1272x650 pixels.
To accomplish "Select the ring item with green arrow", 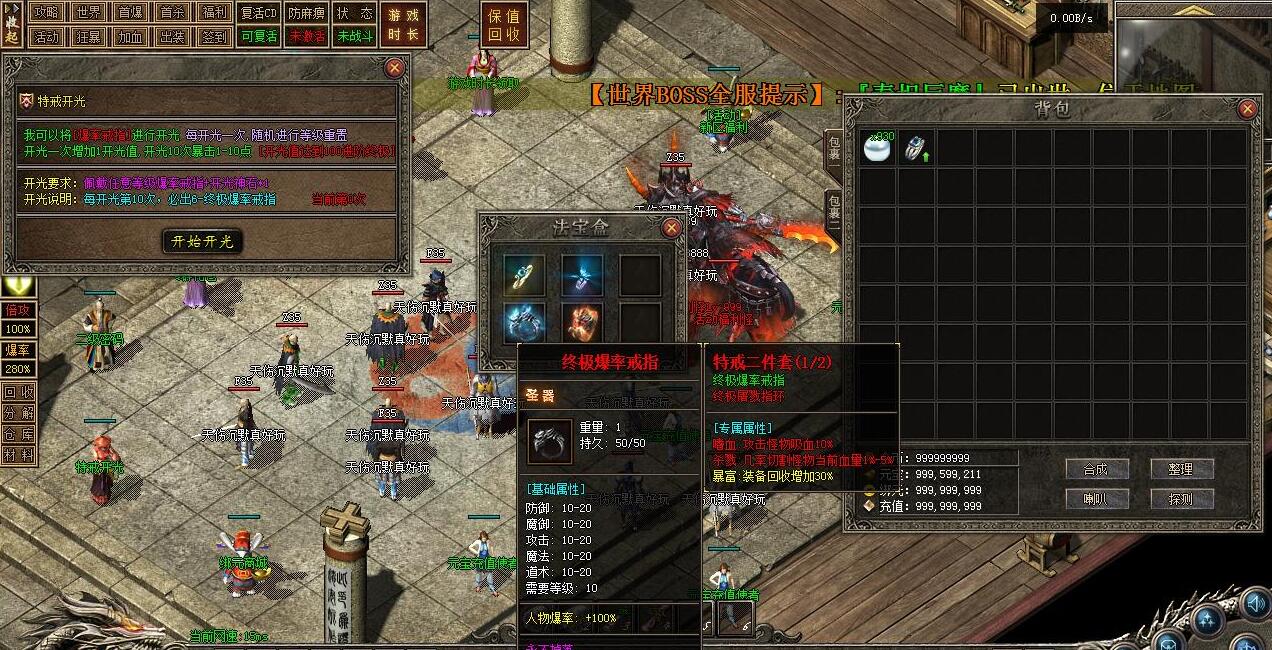I will click(x=916, y=148).
